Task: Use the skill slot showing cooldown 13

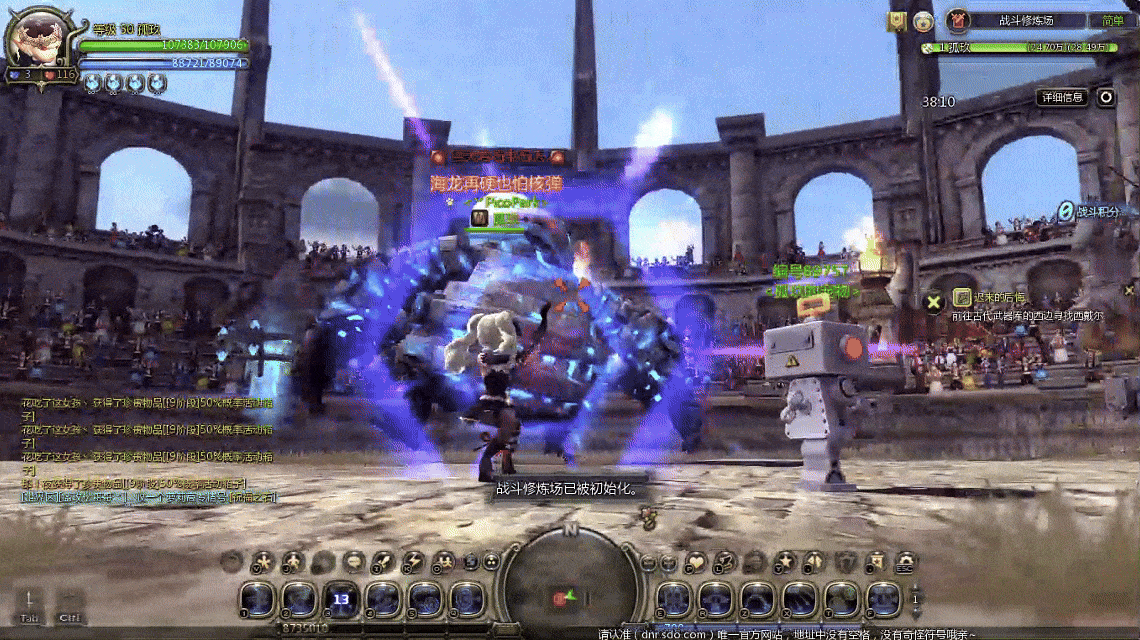Action: (340, 599)
